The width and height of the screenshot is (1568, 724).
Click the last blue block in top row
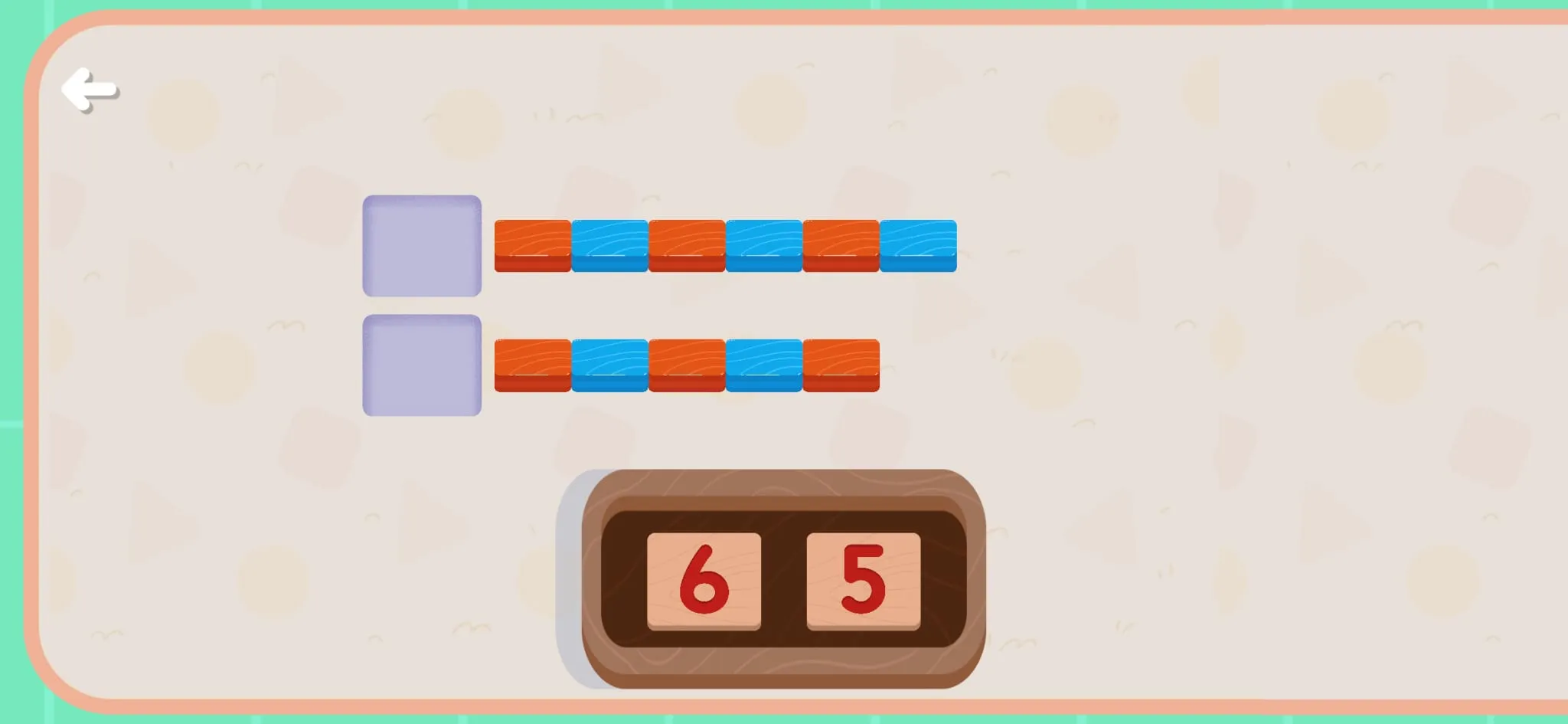coord(916,244)
